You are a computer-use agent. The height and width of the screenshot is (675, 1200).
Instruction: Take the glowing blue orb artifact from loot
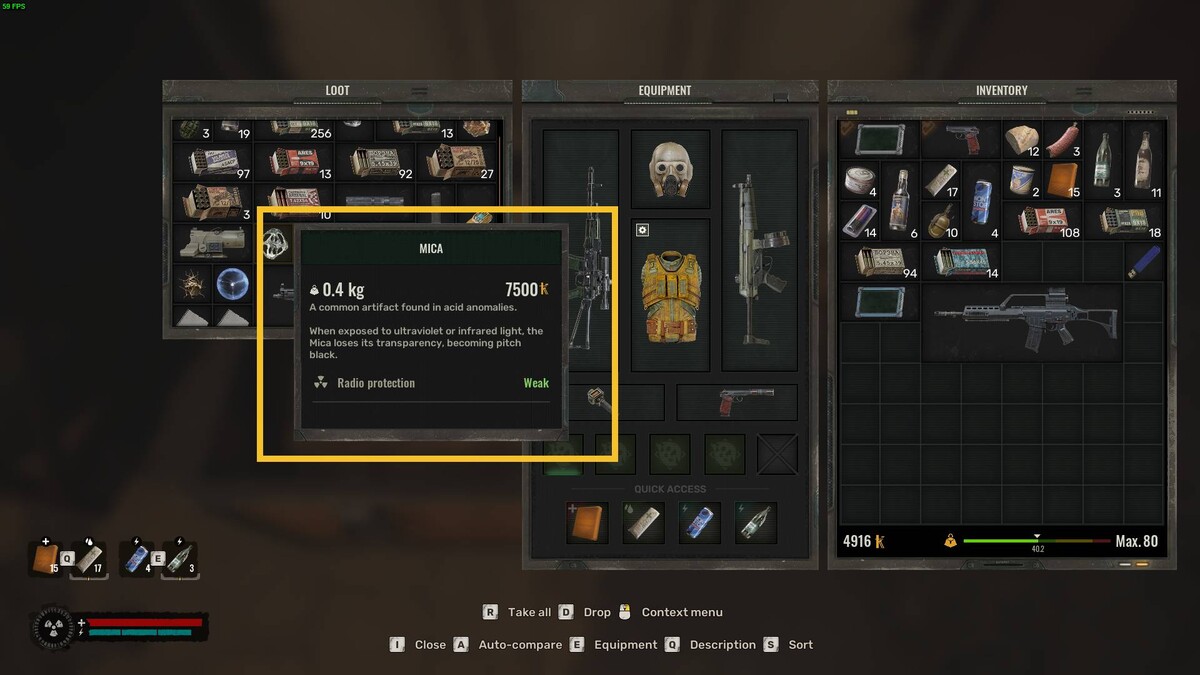coord(232,284)
